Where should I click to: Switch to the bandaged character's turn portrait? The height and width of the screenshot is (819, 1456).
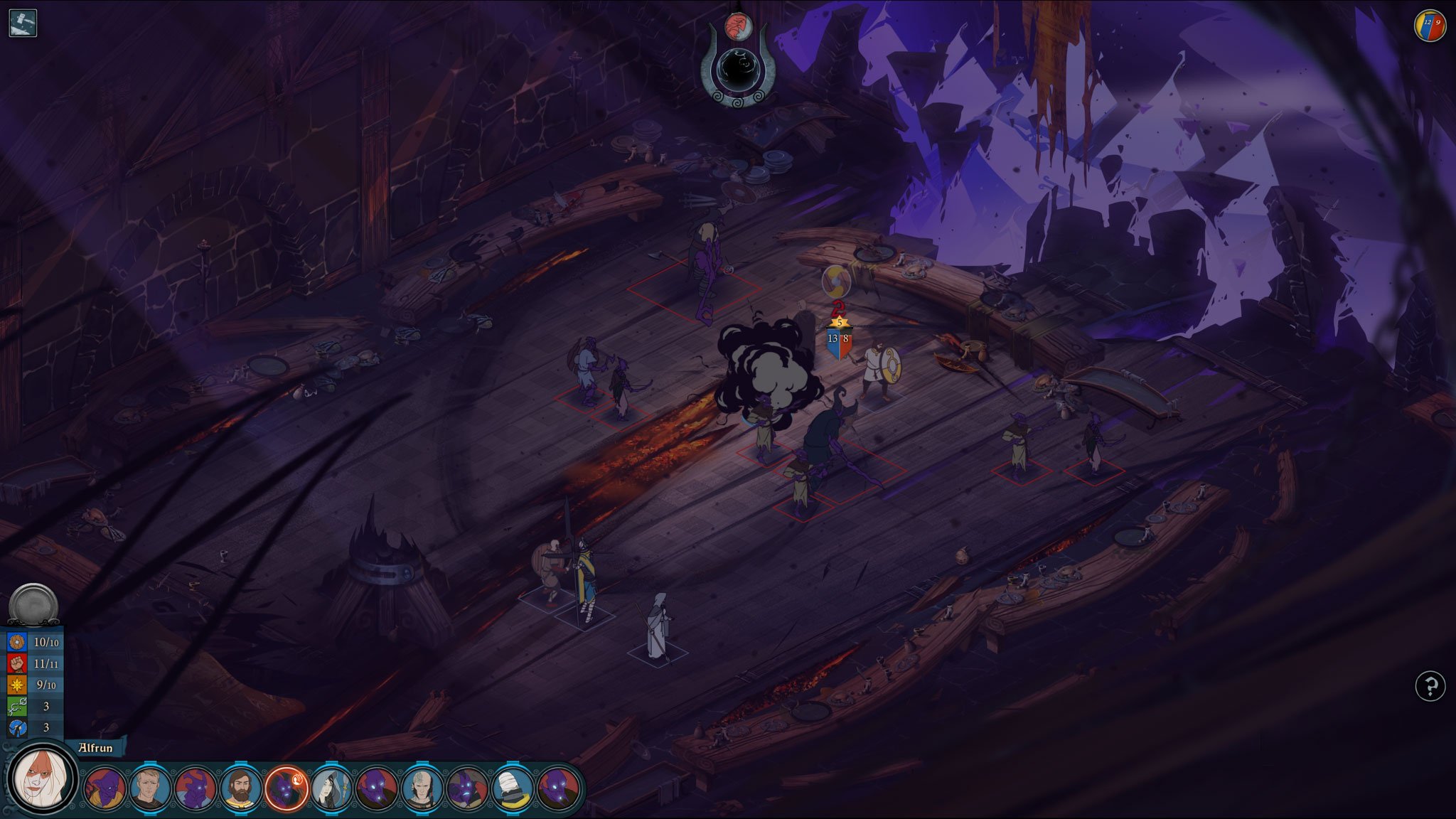pos(513,788)
